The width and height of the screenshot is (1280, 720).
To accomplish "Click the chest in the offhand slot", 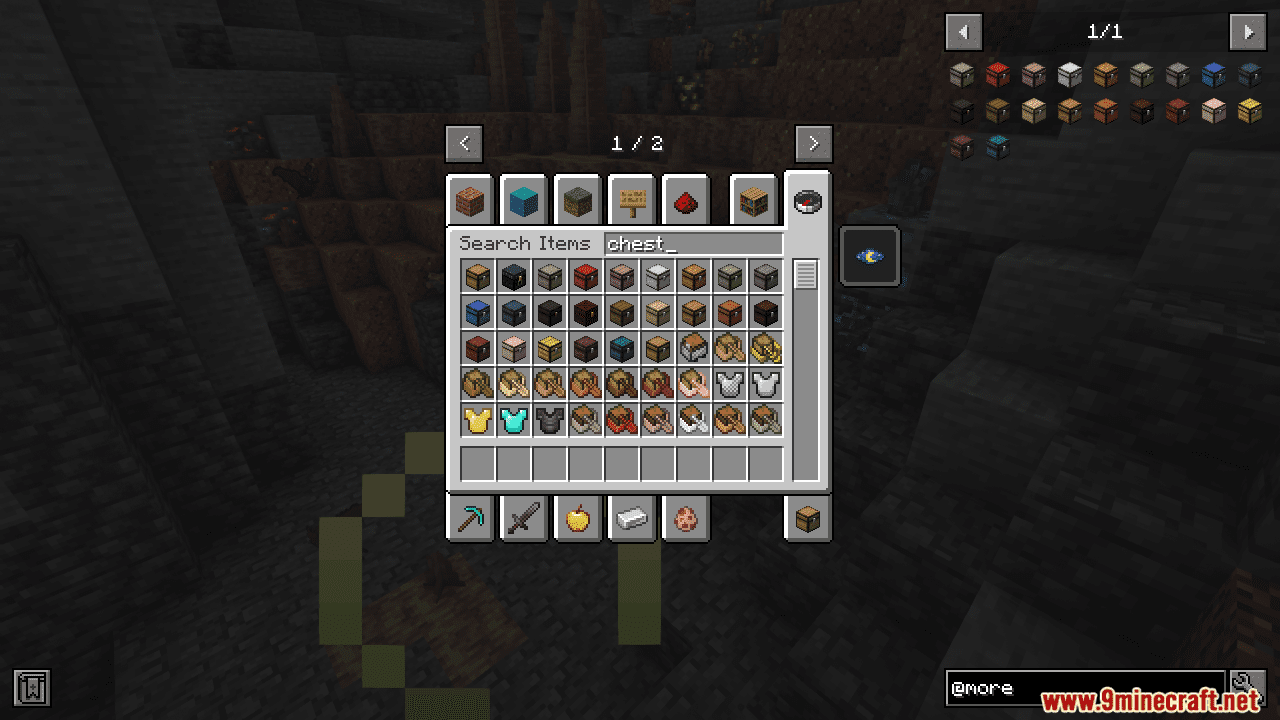I will [808, 518].
